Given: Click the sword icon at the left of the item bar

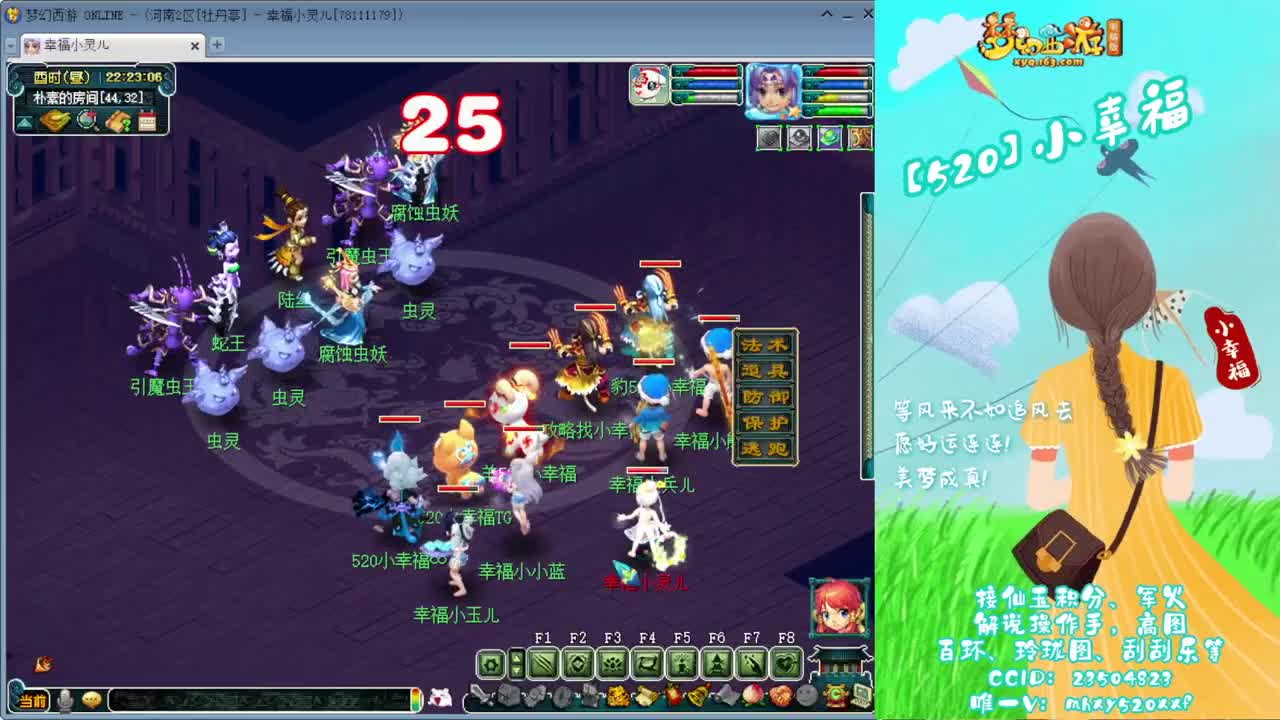Looking at the screenshot, I should (481, 695).
